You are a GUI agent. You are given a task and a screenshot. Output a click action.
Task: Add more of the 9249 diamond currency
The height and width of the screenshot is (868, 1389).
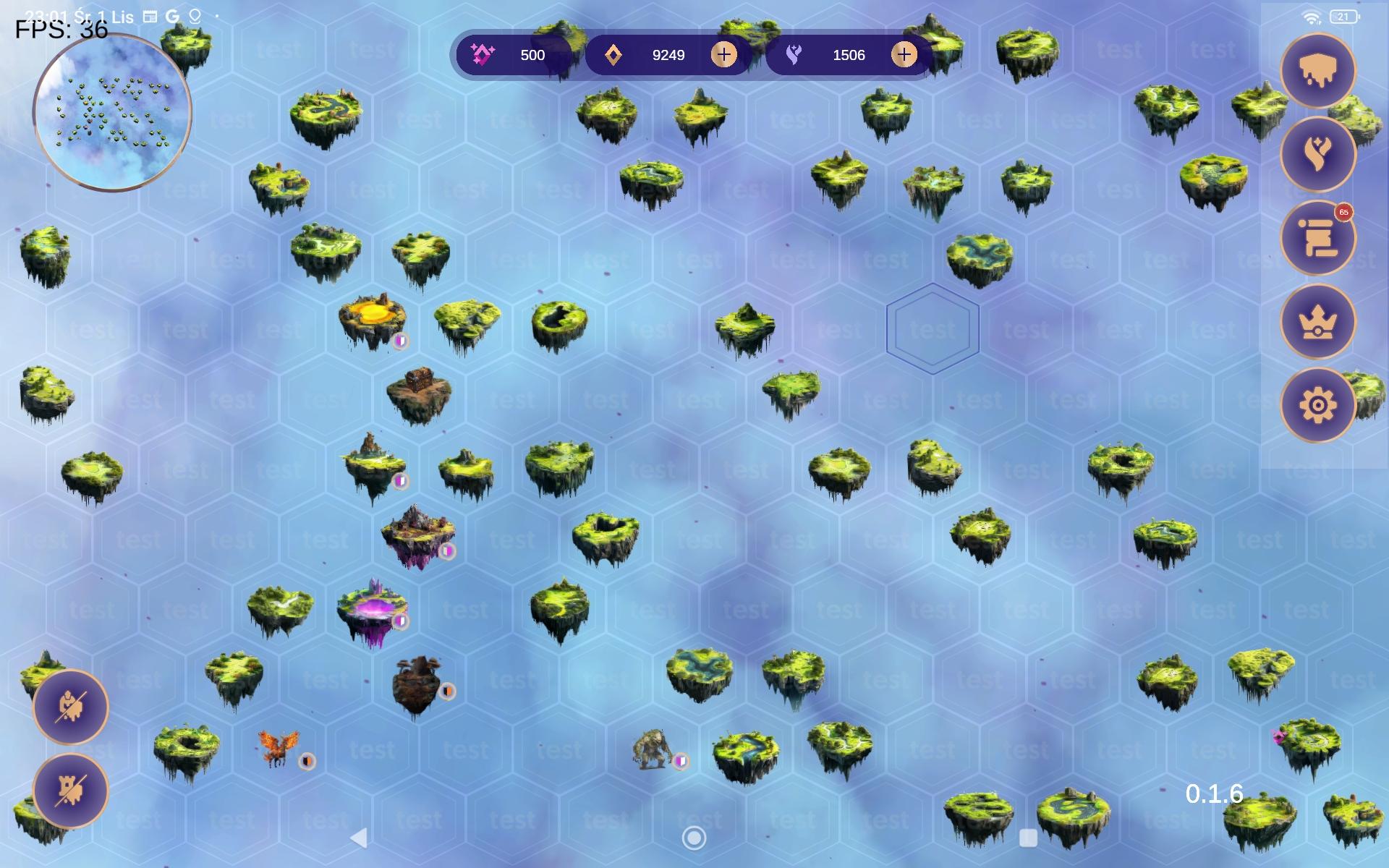pos(723,55)
